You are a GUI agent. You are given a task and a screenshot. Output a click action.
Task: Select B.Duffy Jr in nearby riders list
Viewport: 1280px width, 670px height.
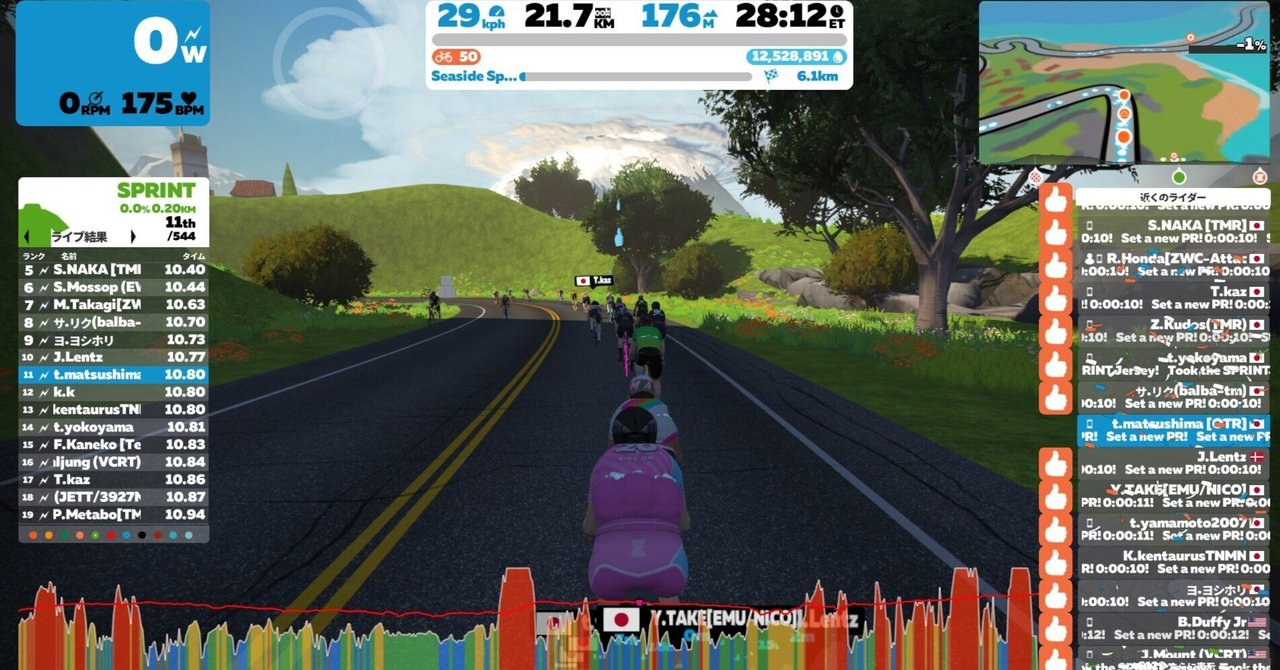pos(1172,628)
